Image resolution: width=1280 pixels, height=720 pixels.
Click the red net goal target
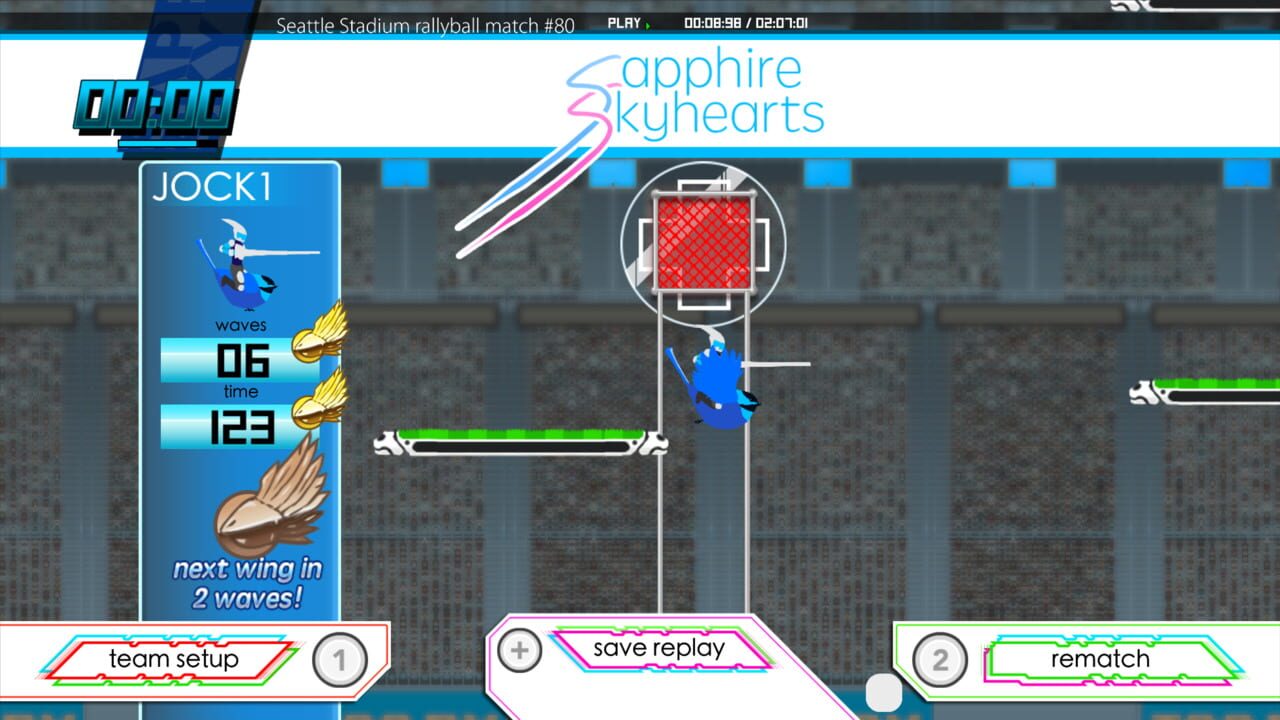tap(704, 240)
